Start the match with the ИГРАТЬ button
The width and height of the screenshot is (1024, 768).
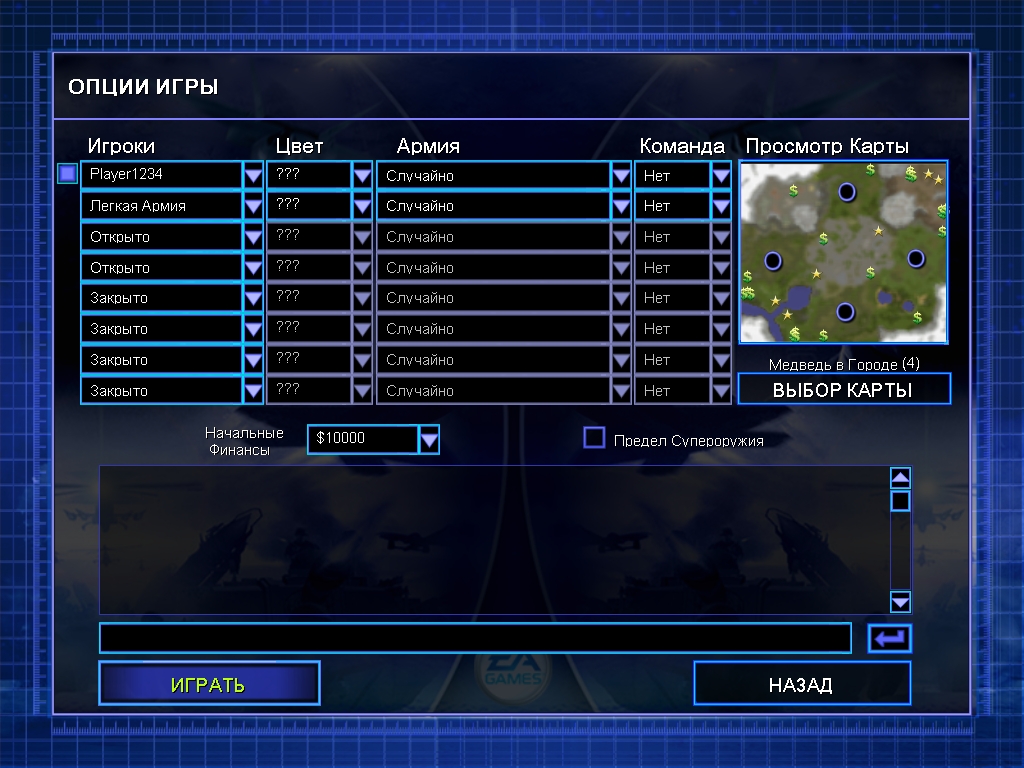coord(209,684)
